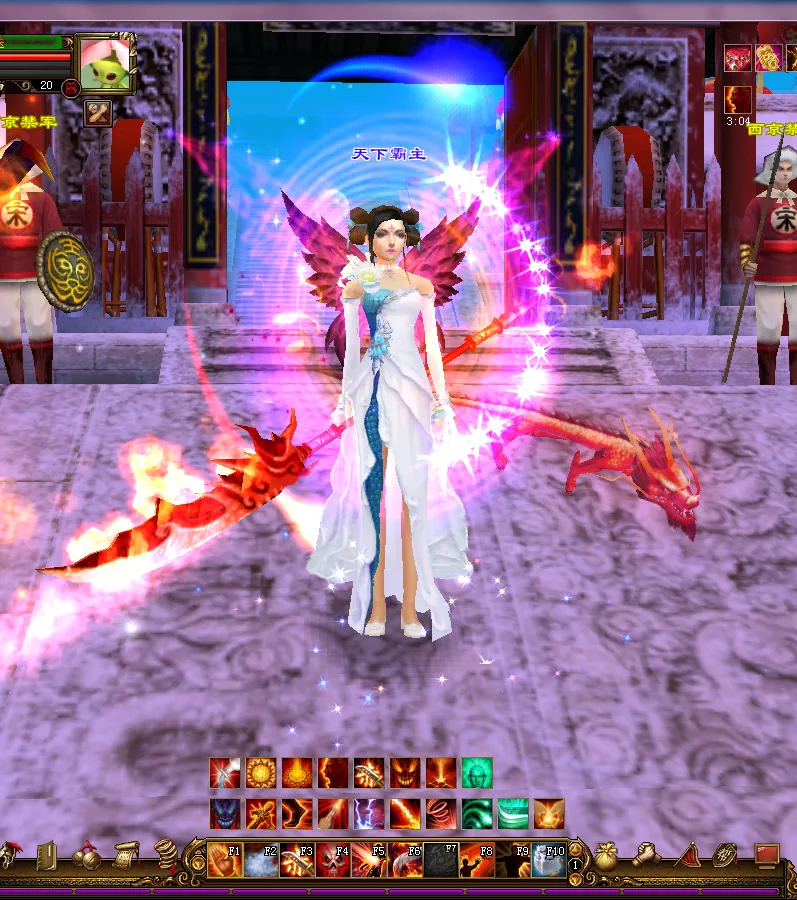Use the purple lightning bolt skill

tap(369, 813)
